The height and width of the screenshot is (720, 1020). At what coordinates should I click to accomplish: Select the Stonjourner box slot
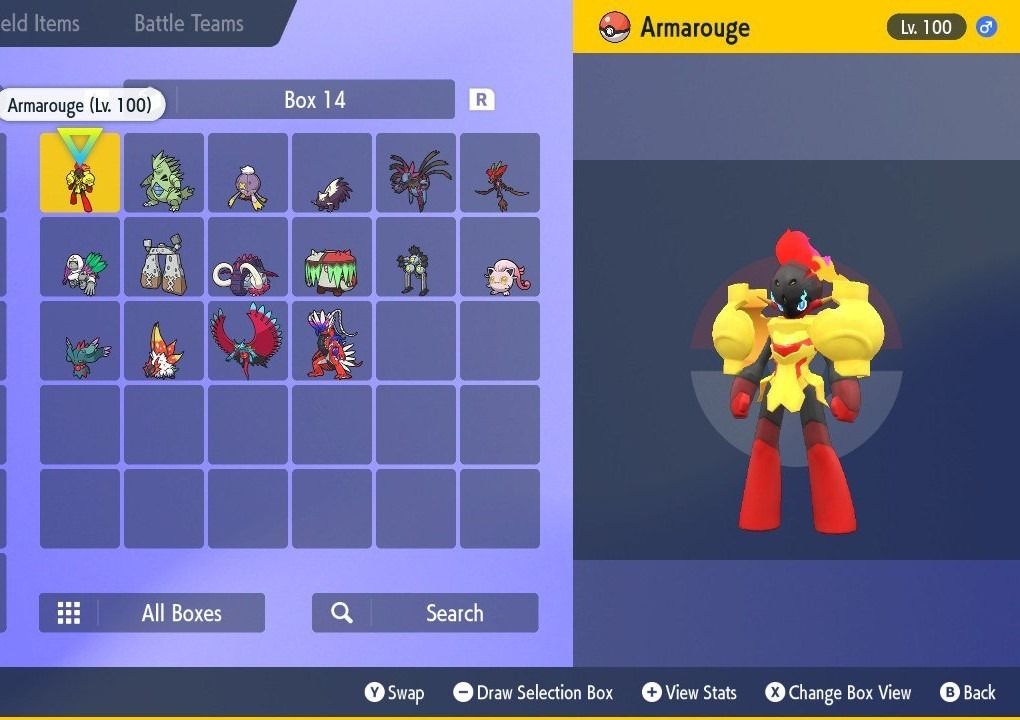pos(164,257)
